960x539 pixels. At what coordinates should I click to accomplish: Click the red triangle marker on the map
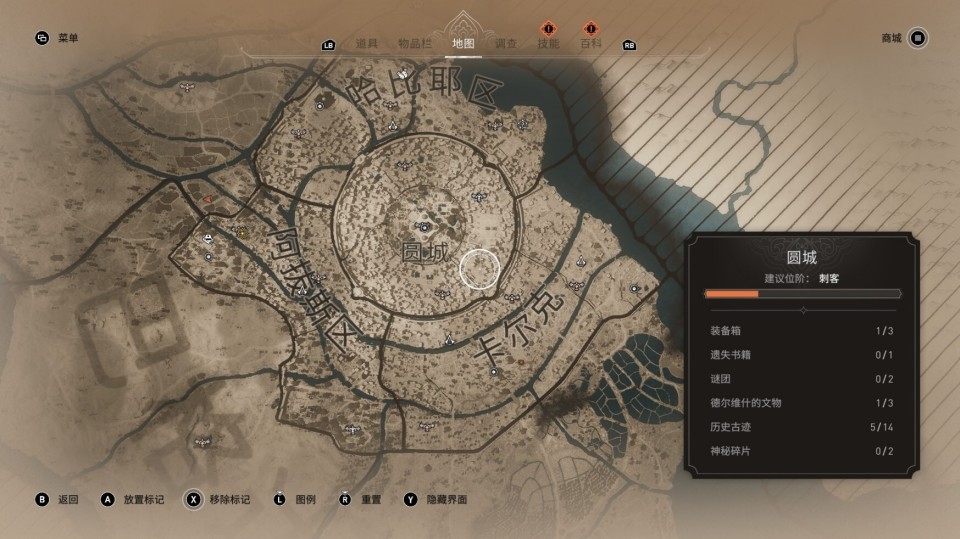point(208,199)
